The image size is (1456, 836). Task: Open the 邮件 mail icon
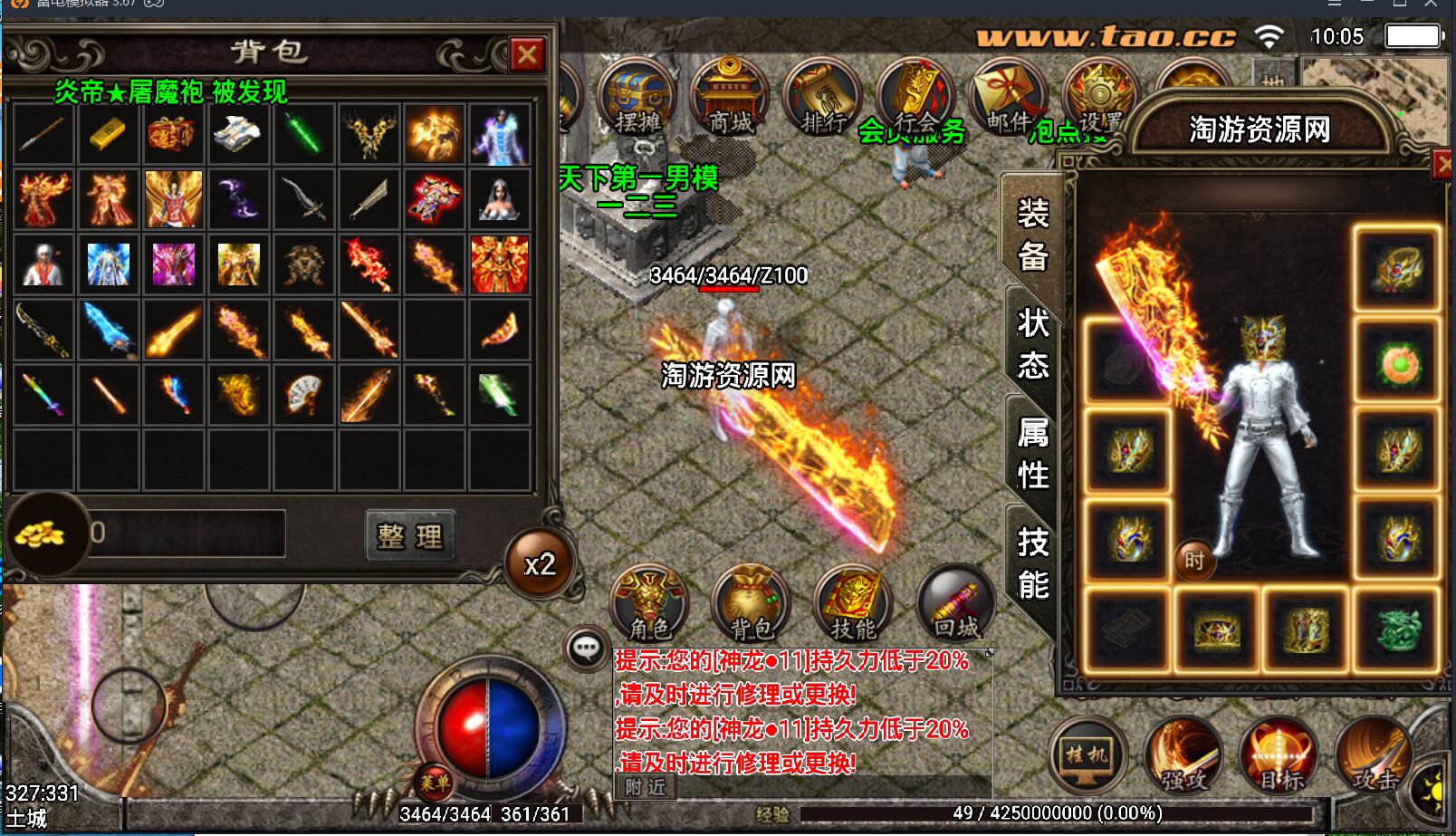click(x=1008, y=91)
